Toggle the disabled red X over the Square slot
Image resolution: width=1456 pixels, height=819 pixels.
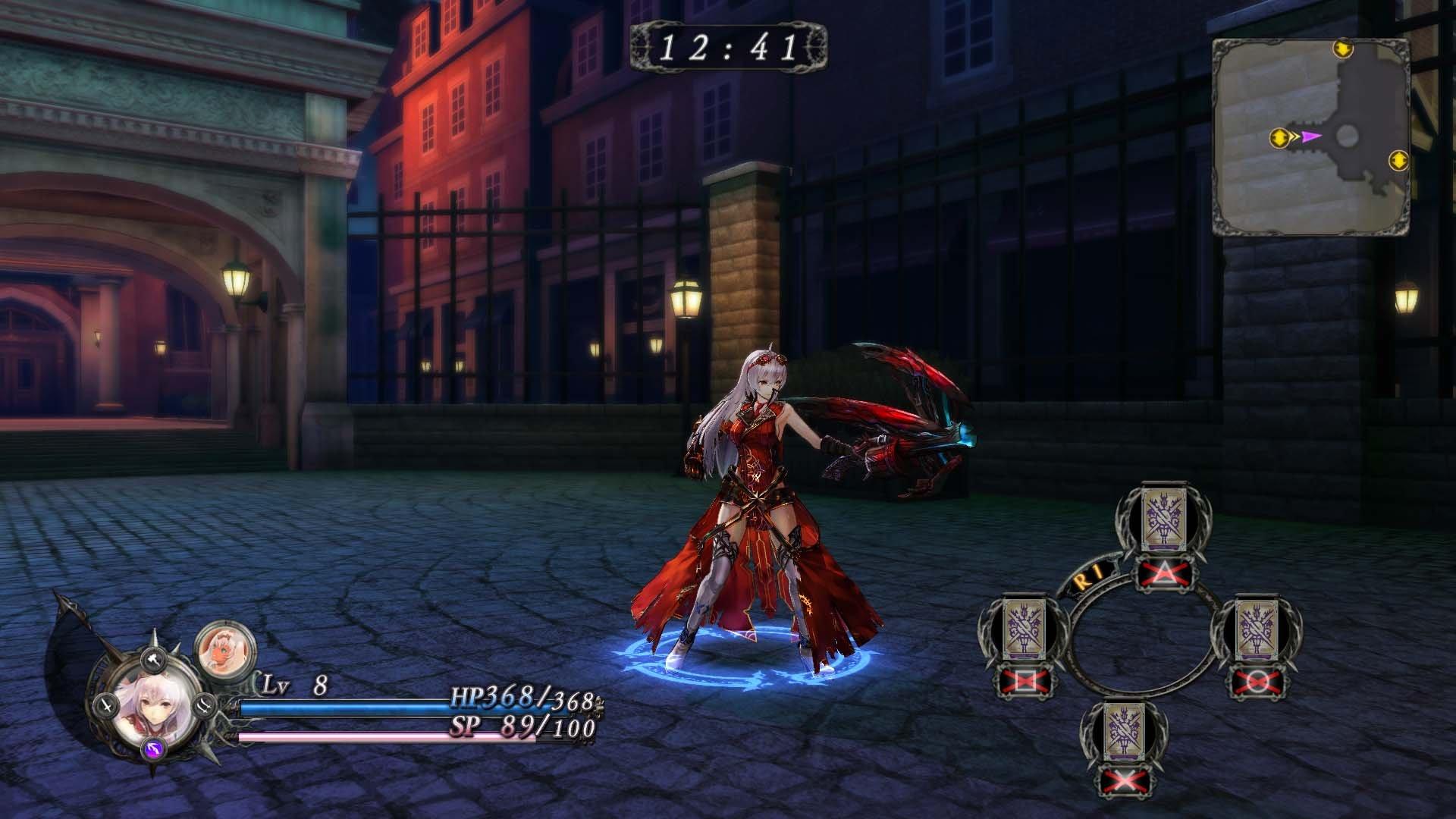(1027, 680)
